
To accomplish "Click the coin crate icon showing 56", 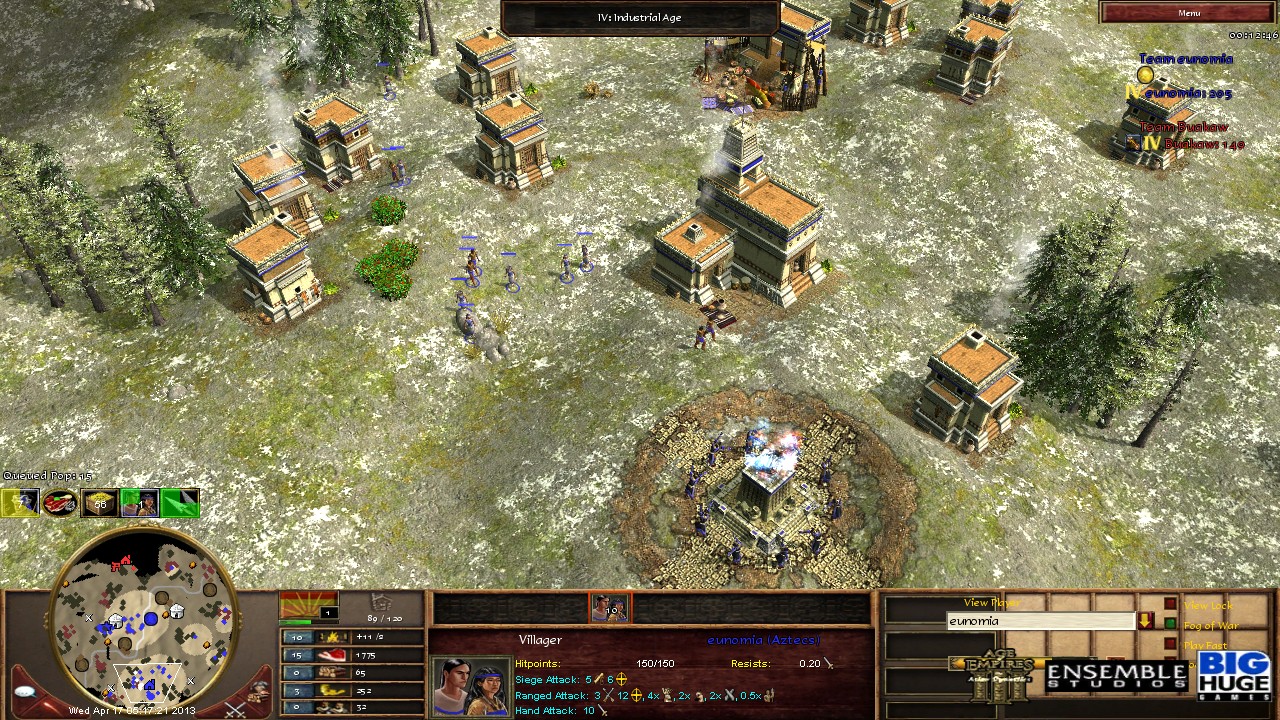I will click(98, 503).
